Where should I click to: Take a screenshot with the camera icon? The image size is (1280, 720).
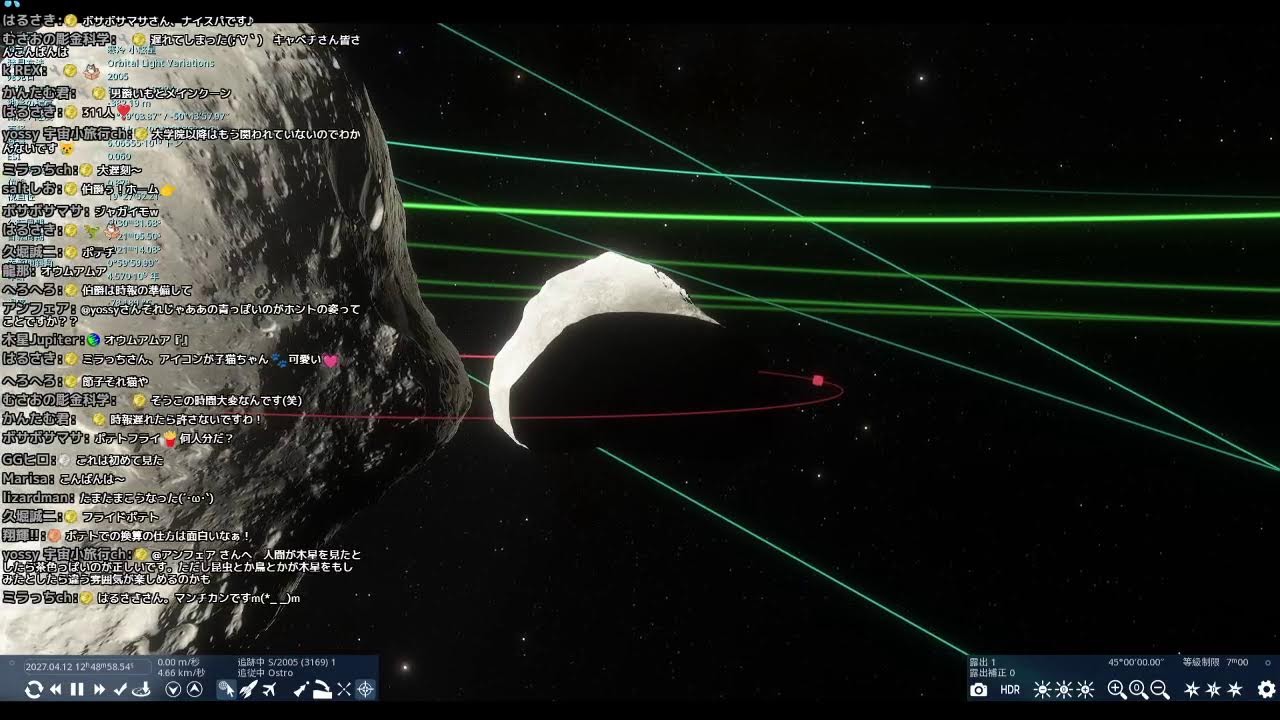click(x=979, y=689)
